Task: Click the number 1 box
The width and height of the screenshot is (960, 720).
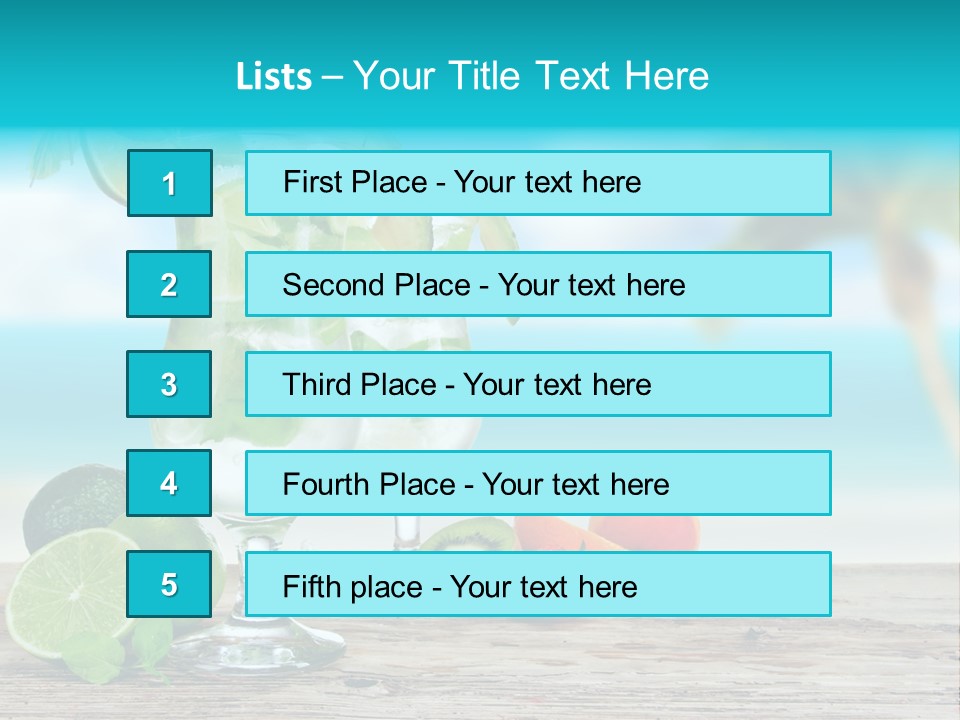Action: 170,183
